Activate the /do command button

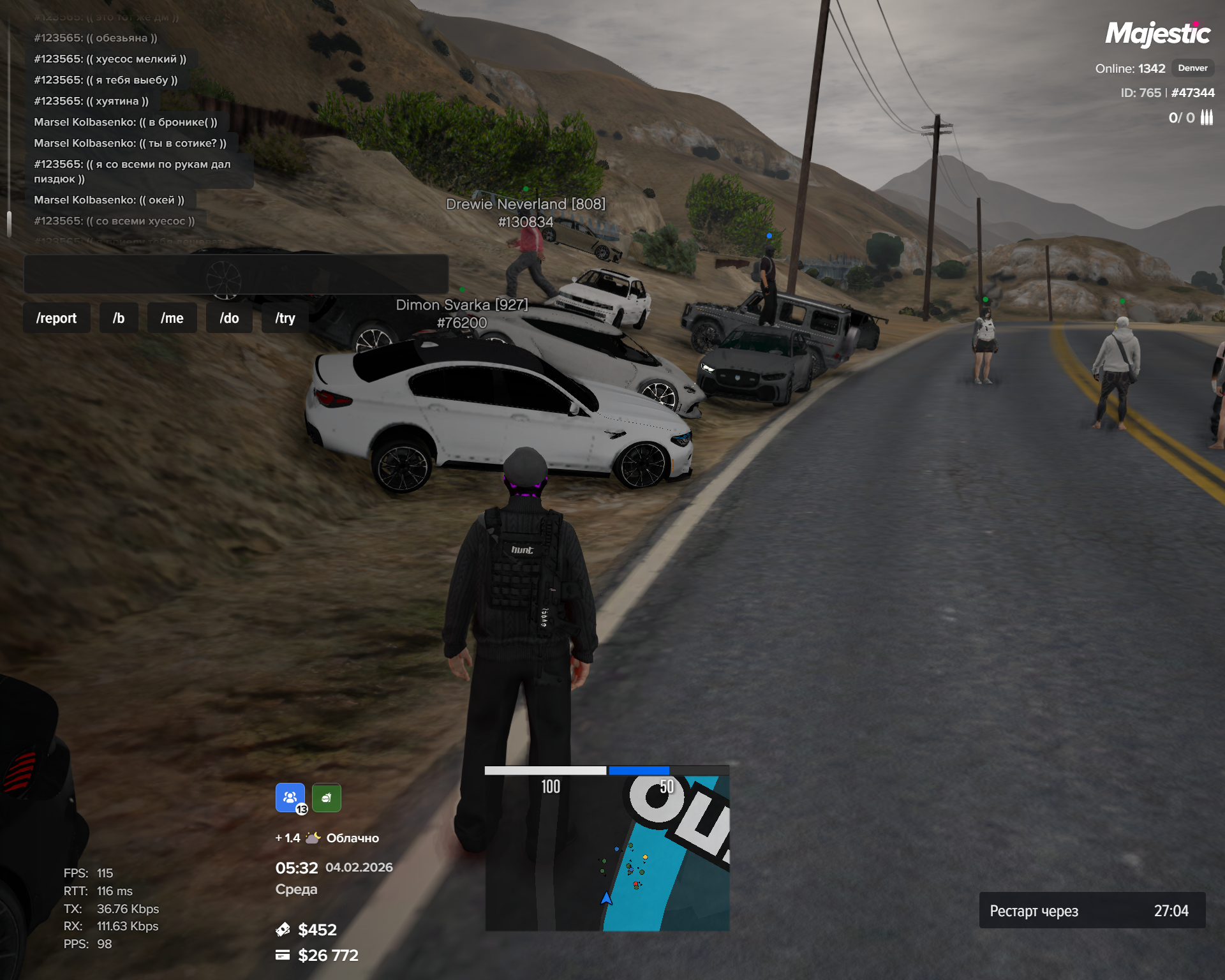tap(229, 318)
